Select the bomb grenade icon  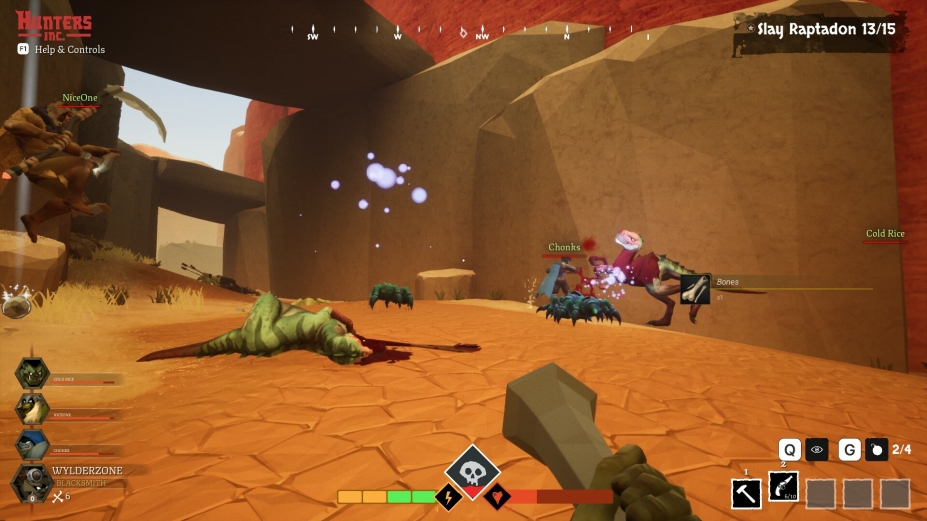pyautogui.click(x=876, y=450)
